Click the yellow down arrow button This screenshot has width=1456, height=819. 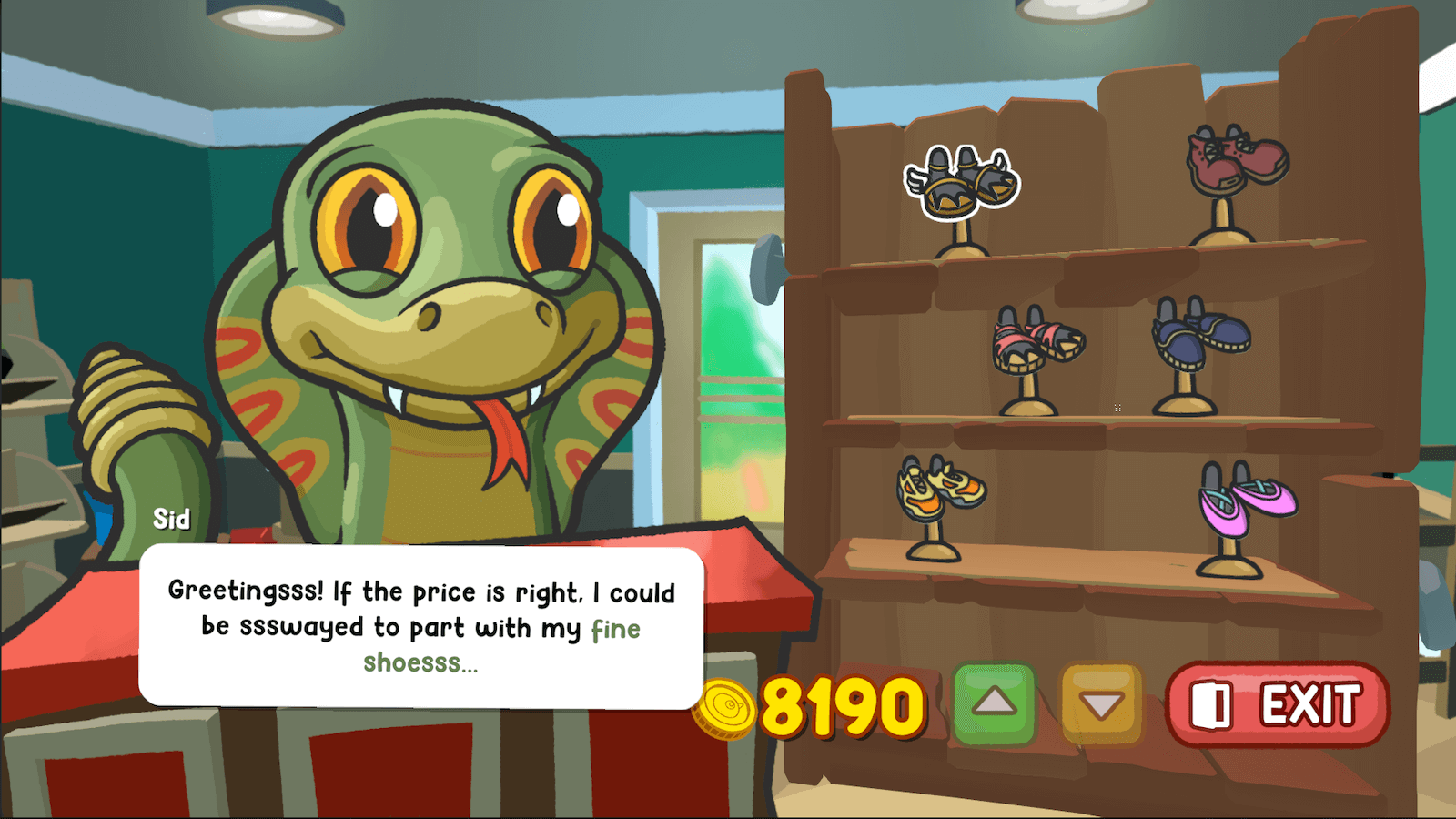1101,705
